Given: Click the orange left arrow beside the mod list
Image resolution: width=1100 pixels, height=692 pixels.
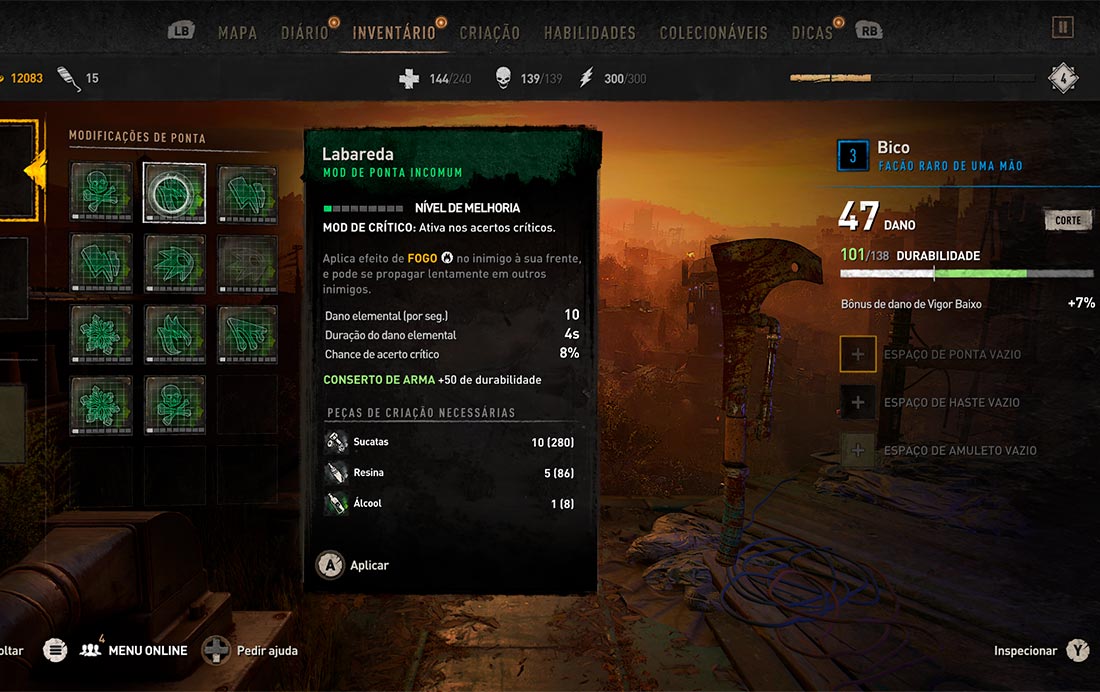Looking at the screenshot, I should 33,170.
